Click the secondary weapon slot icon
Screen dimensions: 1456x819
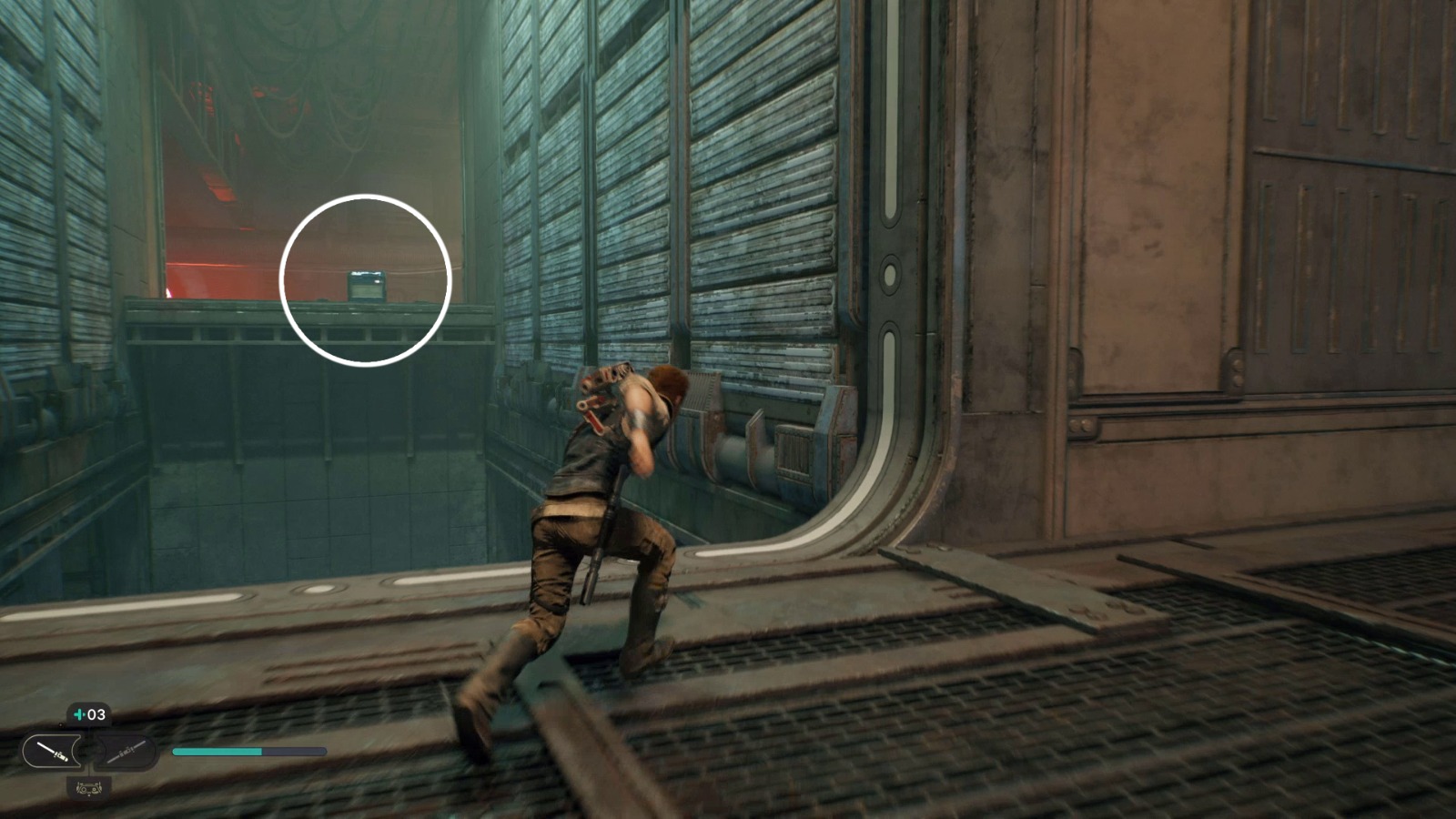[x=127, y=753]
